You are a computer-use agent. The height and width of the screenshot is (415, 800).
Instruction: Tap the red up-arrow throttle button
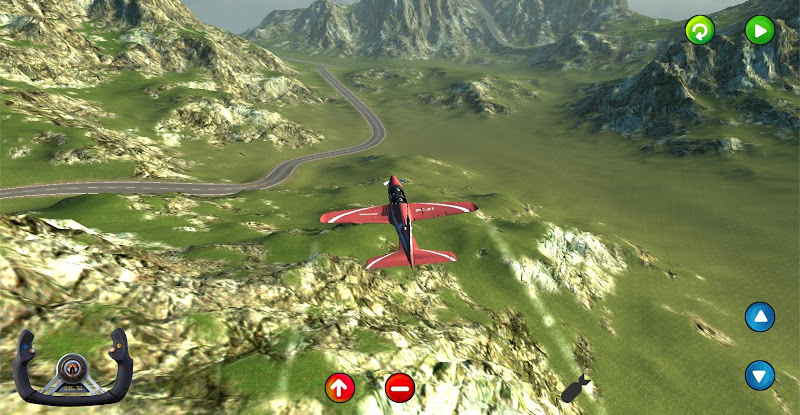click(340, 387)
